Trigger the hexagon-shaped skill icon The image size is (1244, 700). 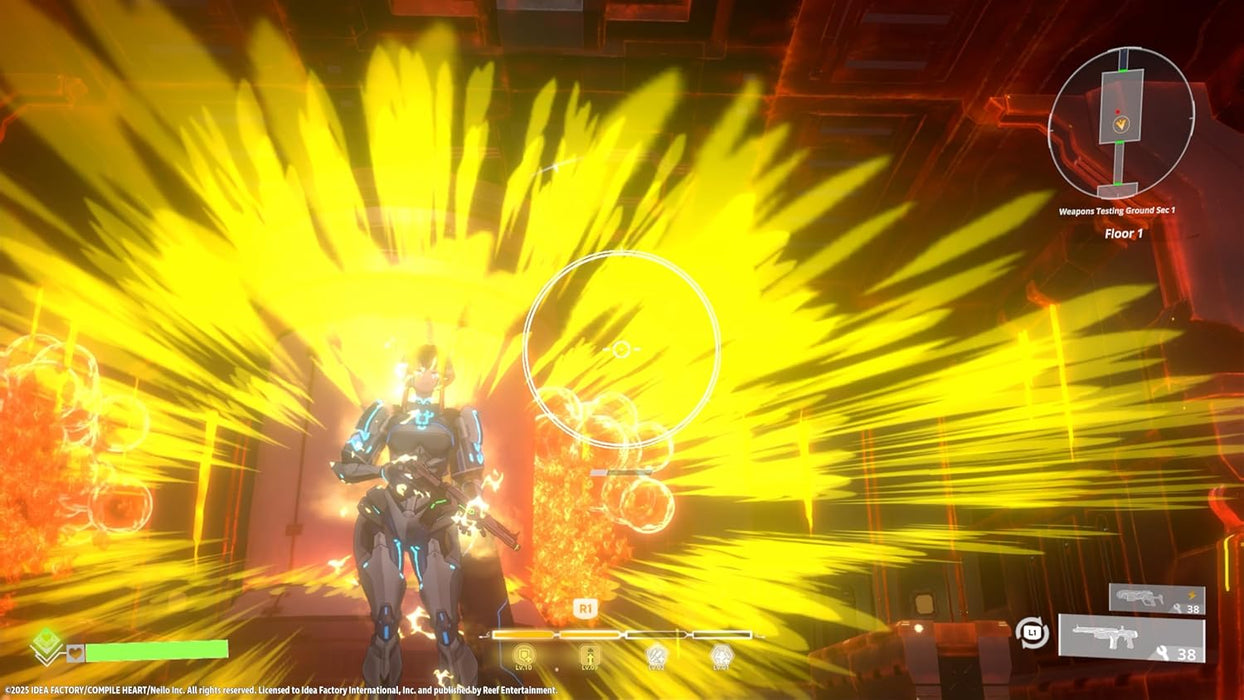(721, 656)
